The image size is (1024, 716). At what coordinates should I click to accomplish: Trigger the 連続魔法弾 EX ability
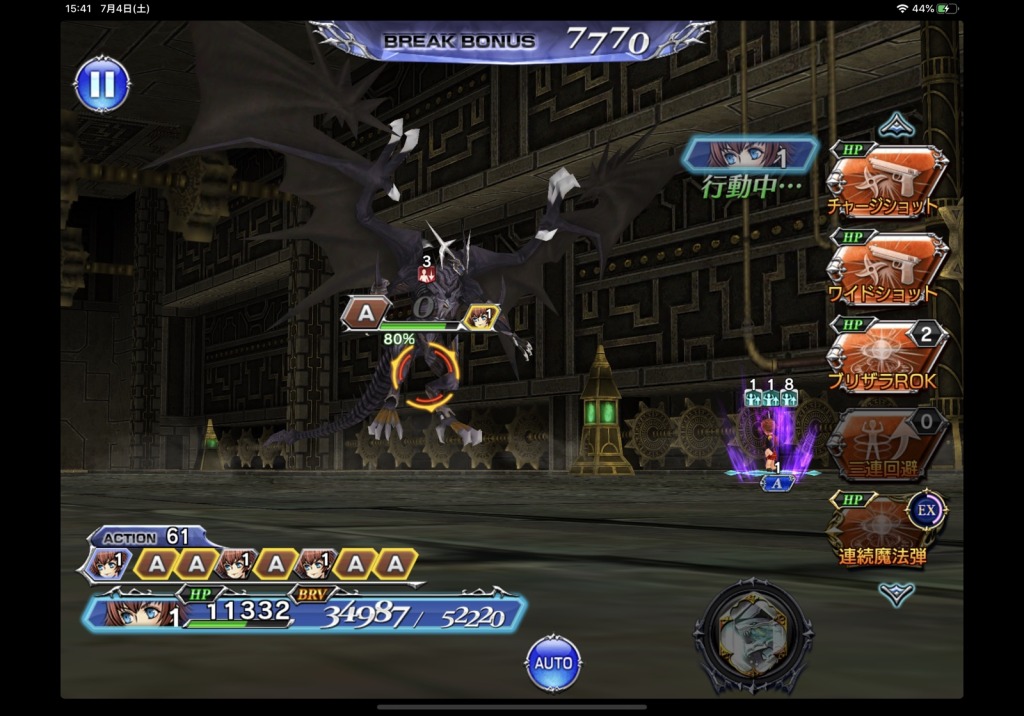[x=885, y=530]
